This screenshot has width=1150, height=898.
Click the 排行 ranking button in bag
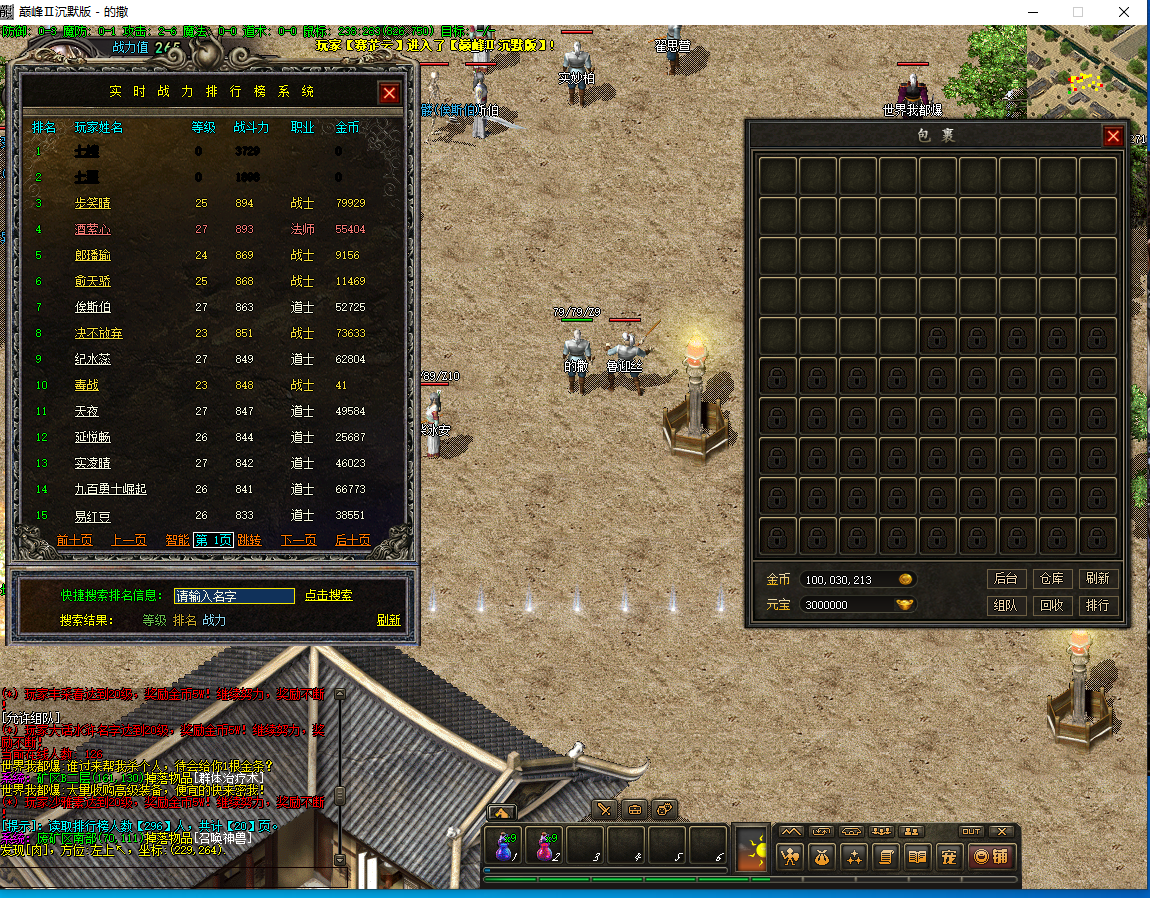pyautogui.click(x=1097, y=605)
